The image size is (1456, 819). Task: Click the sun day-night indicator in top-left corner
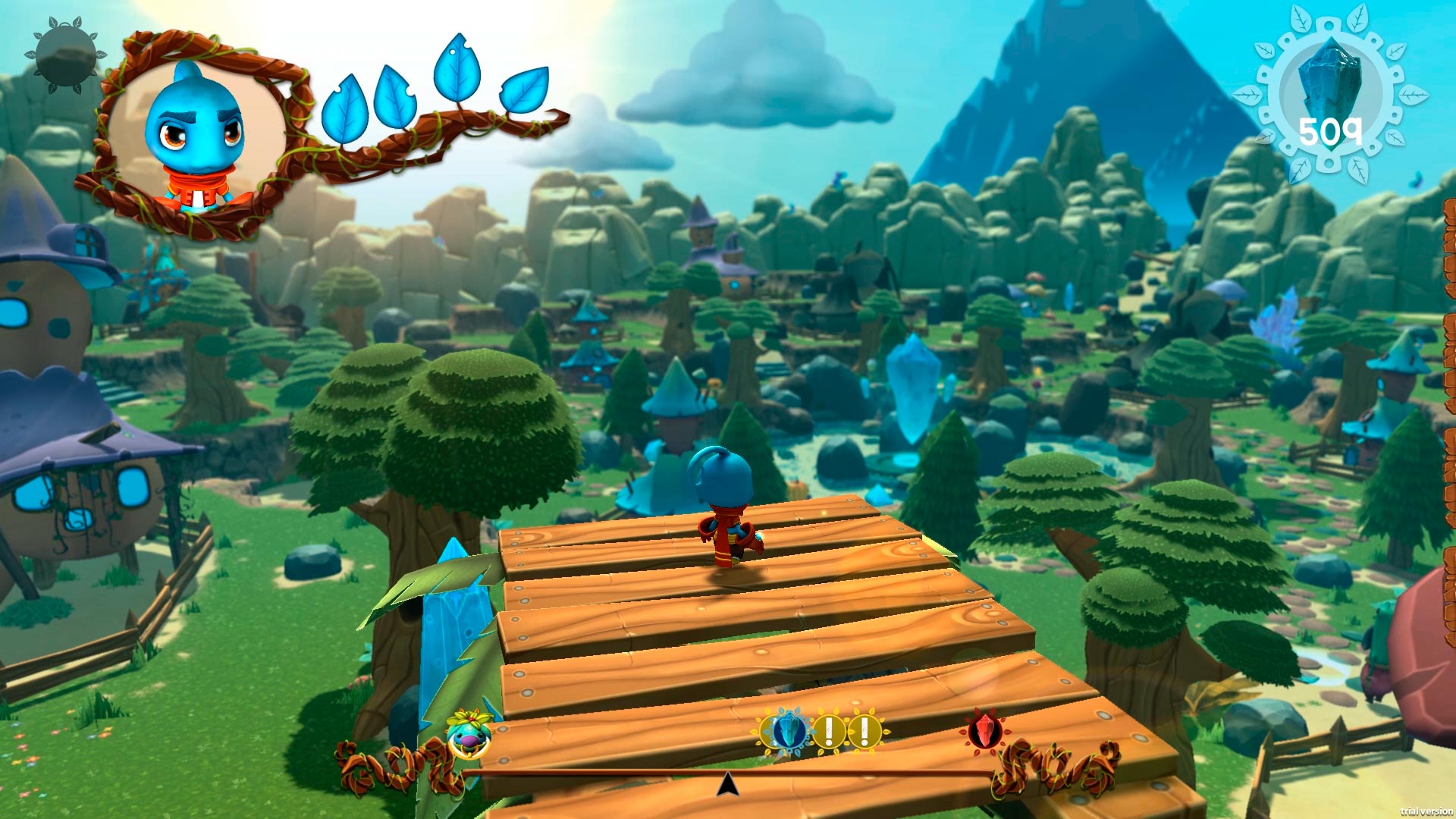(x=64, y=53)
